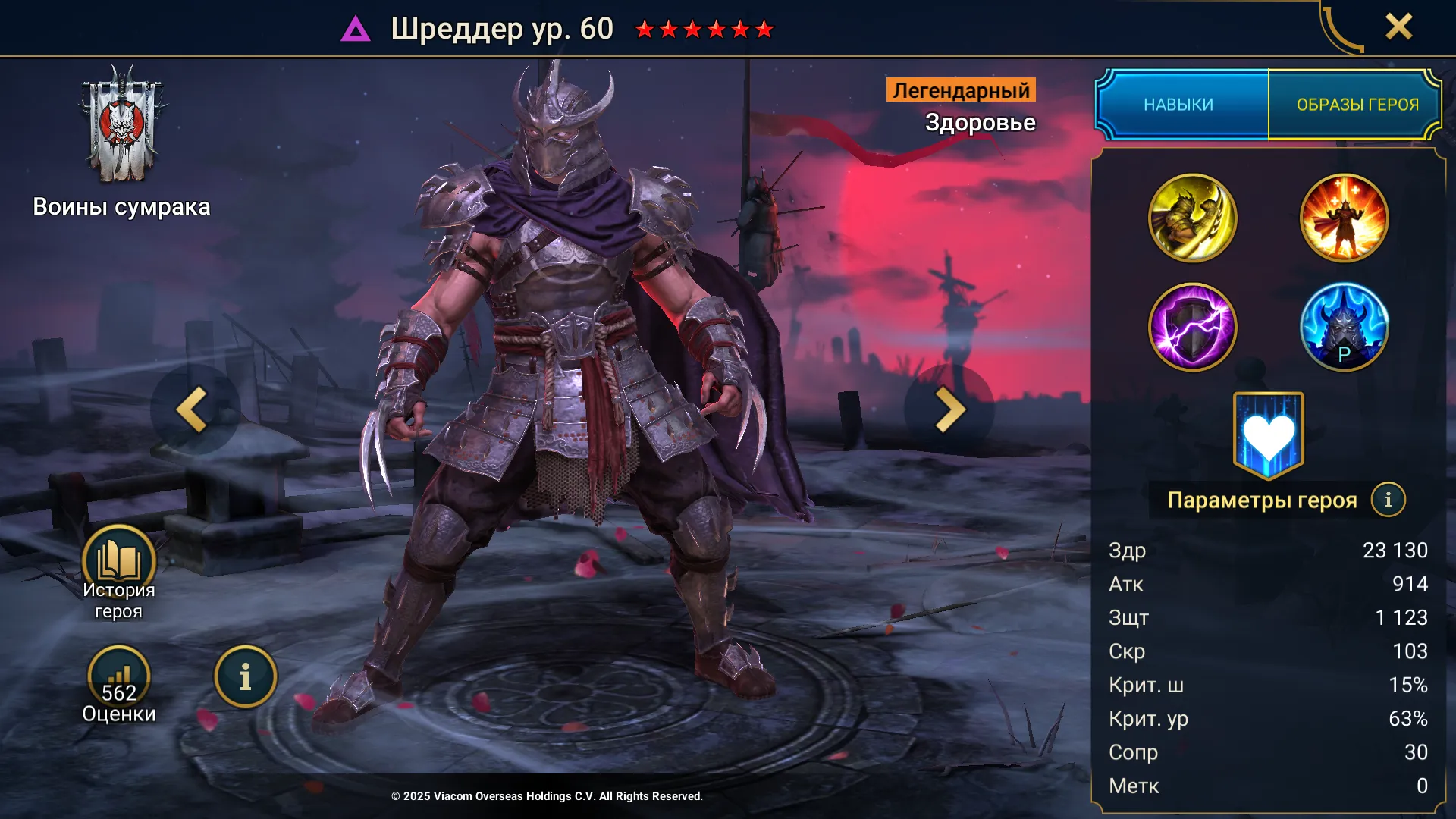This screenshot has width=1456, height=819.
Task: Switch to the Навыки tab
Action: click(1179, 105)
